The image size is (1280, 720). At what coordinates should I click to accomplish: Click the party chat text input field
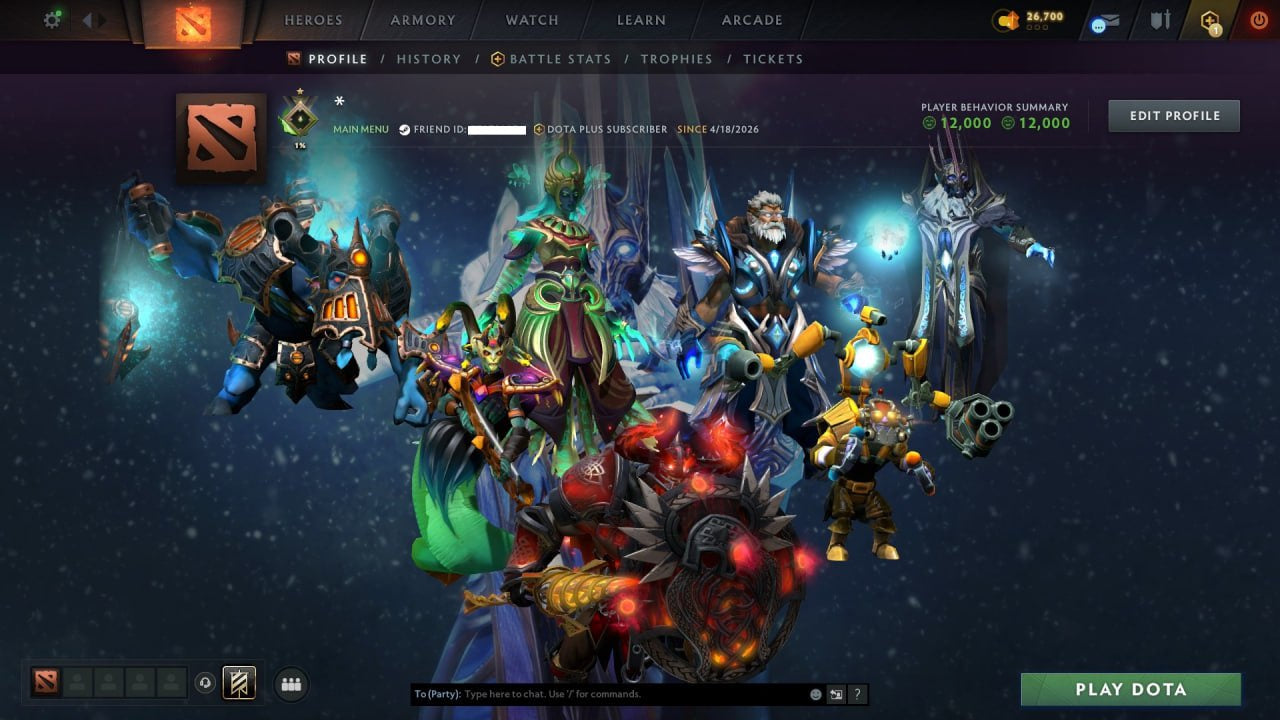pyautogui.click(x=600, y=693)
